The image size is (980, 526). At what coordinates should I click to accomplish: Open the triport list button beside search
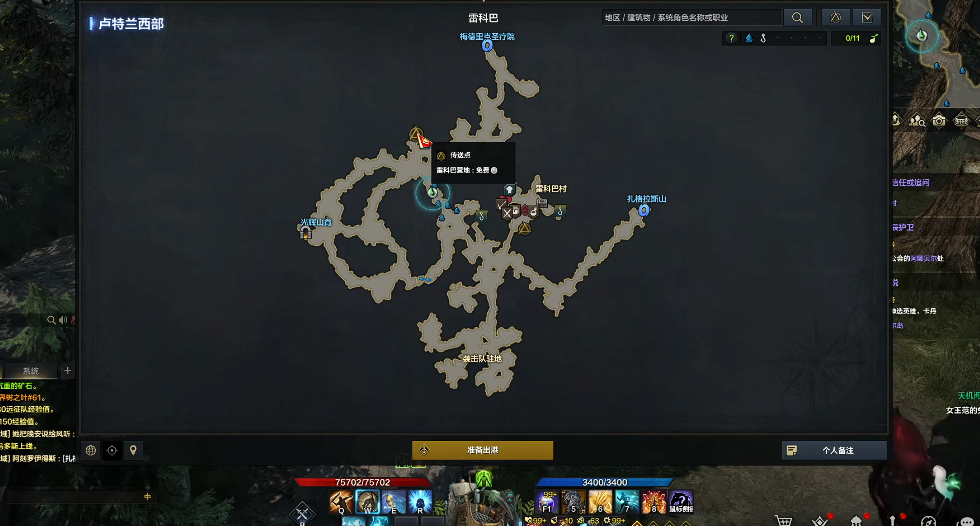(x=835, y=17)
